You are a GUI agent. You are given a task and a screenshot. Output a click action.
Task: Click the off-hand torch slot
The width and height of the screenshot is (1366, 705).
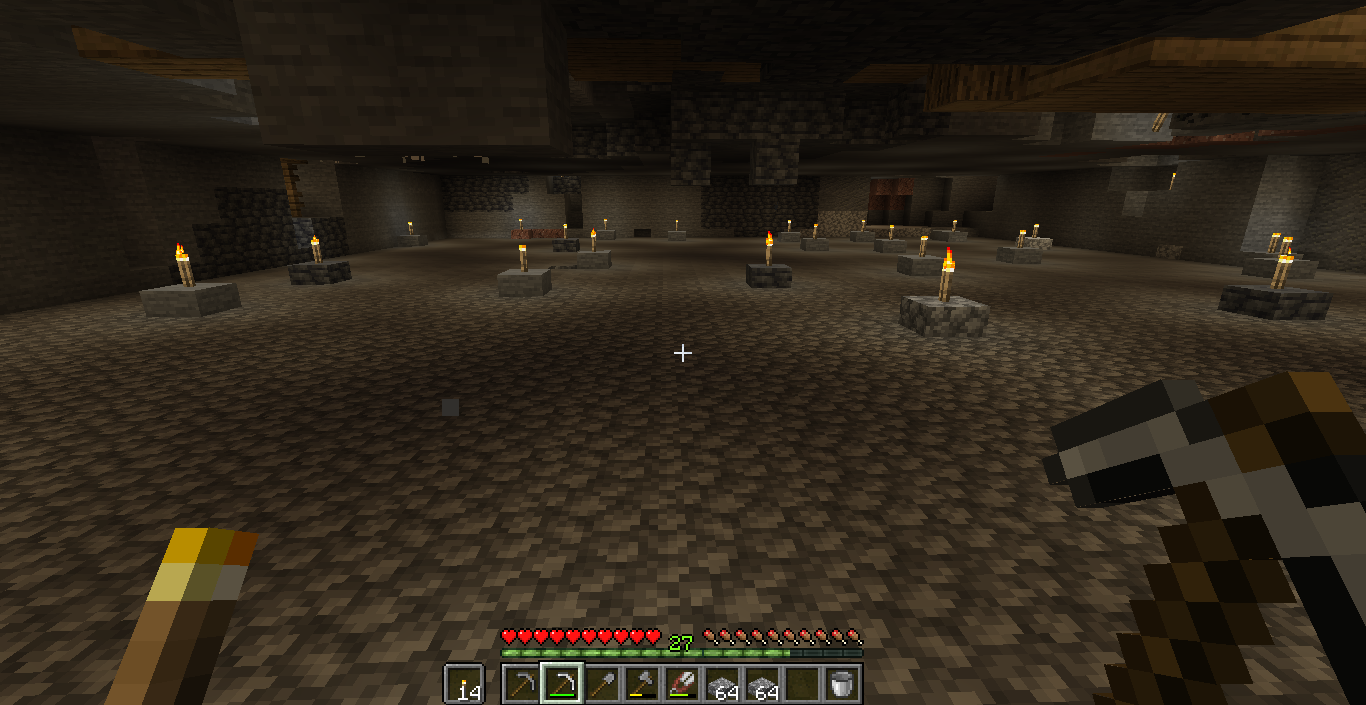click(464, 684)
